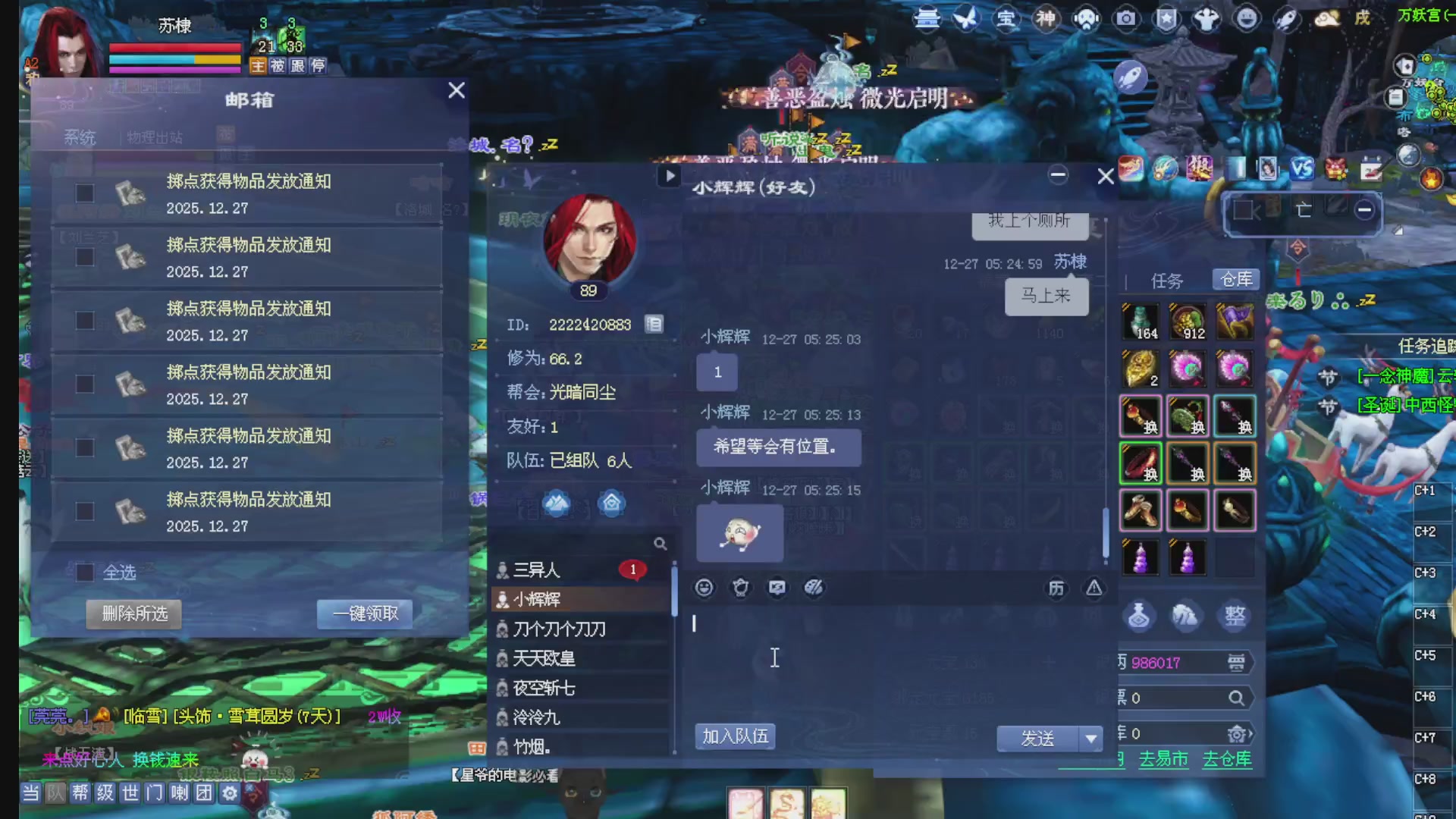Open the send options dropdown beside 发送
This screenshot has width=1456, height=819.
1090,738
